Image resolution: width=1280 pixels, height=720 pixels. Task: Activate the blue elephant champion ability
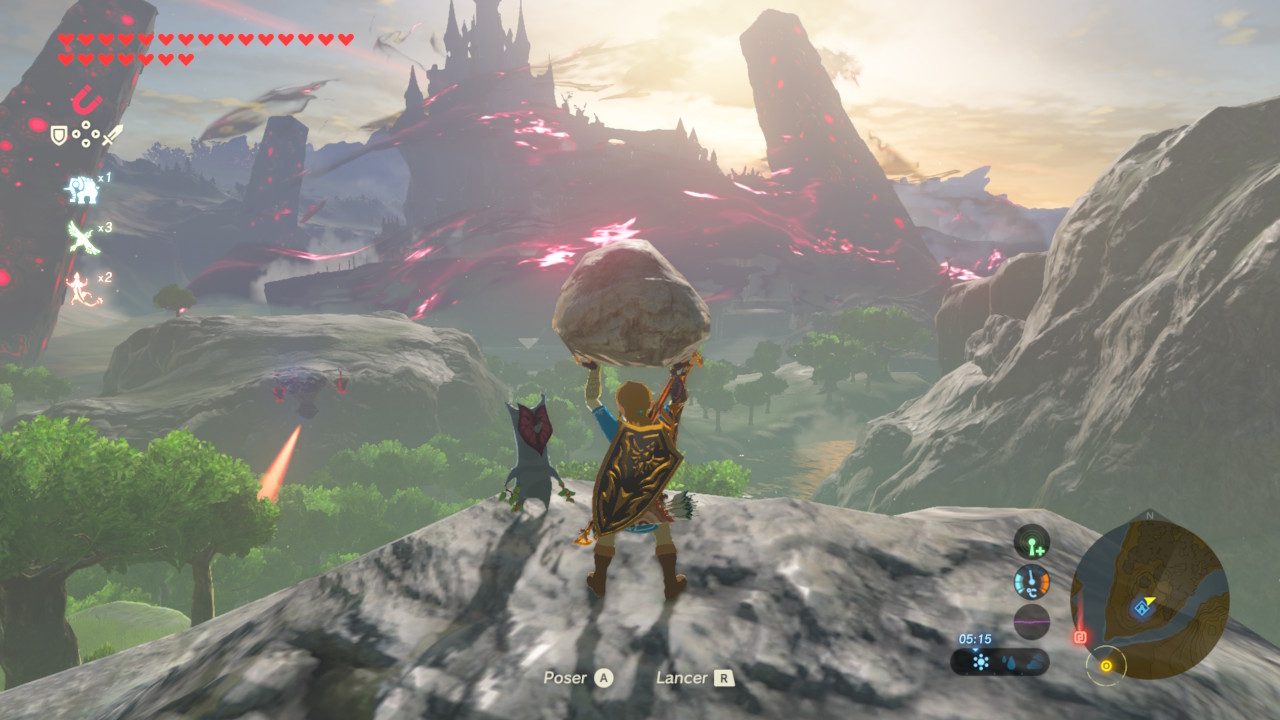80,190
